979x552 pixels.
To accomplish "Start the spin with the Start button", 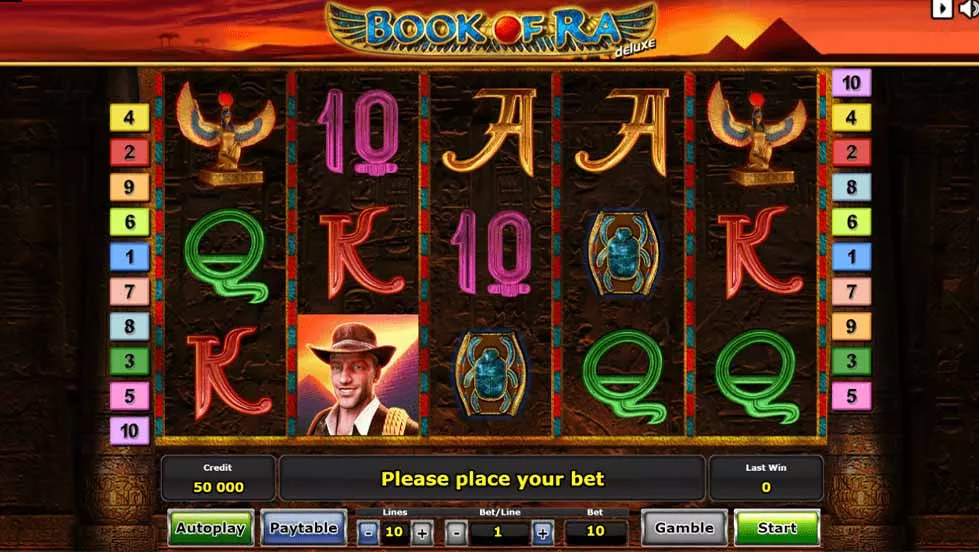I will click(x=777, y=528).
